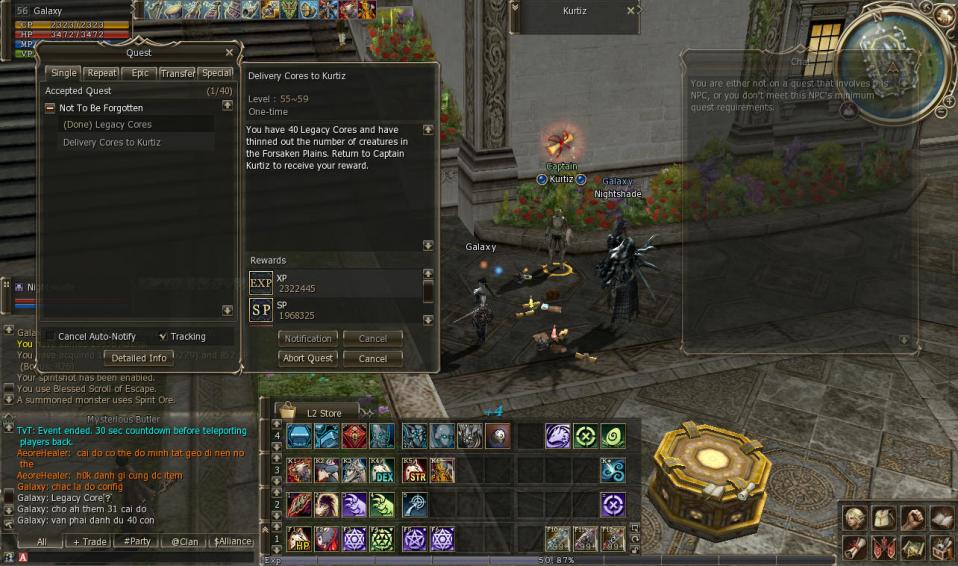Abort the selected quest
The width and height of the screenshot is (958, 566).
point(308,358)
